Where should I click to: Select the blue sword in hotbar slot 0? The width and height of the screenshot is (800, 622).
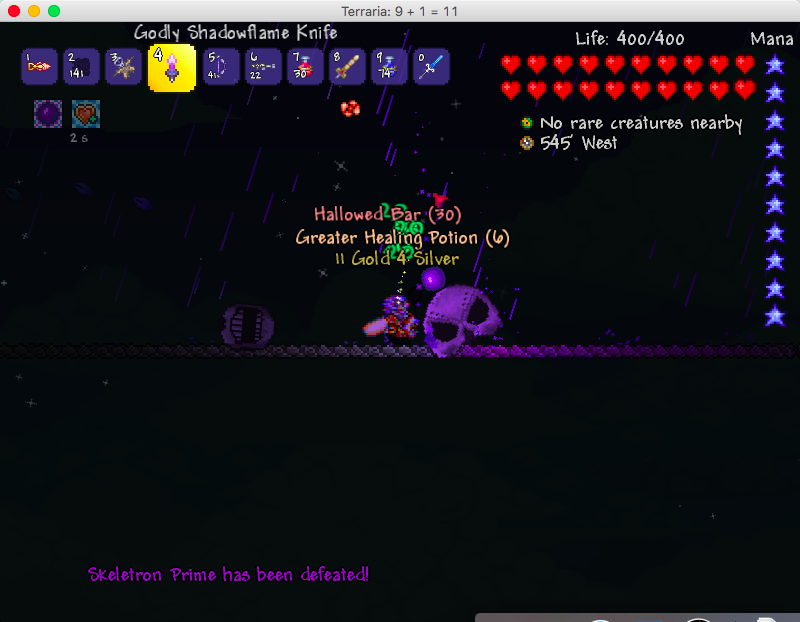pos(432,67)
